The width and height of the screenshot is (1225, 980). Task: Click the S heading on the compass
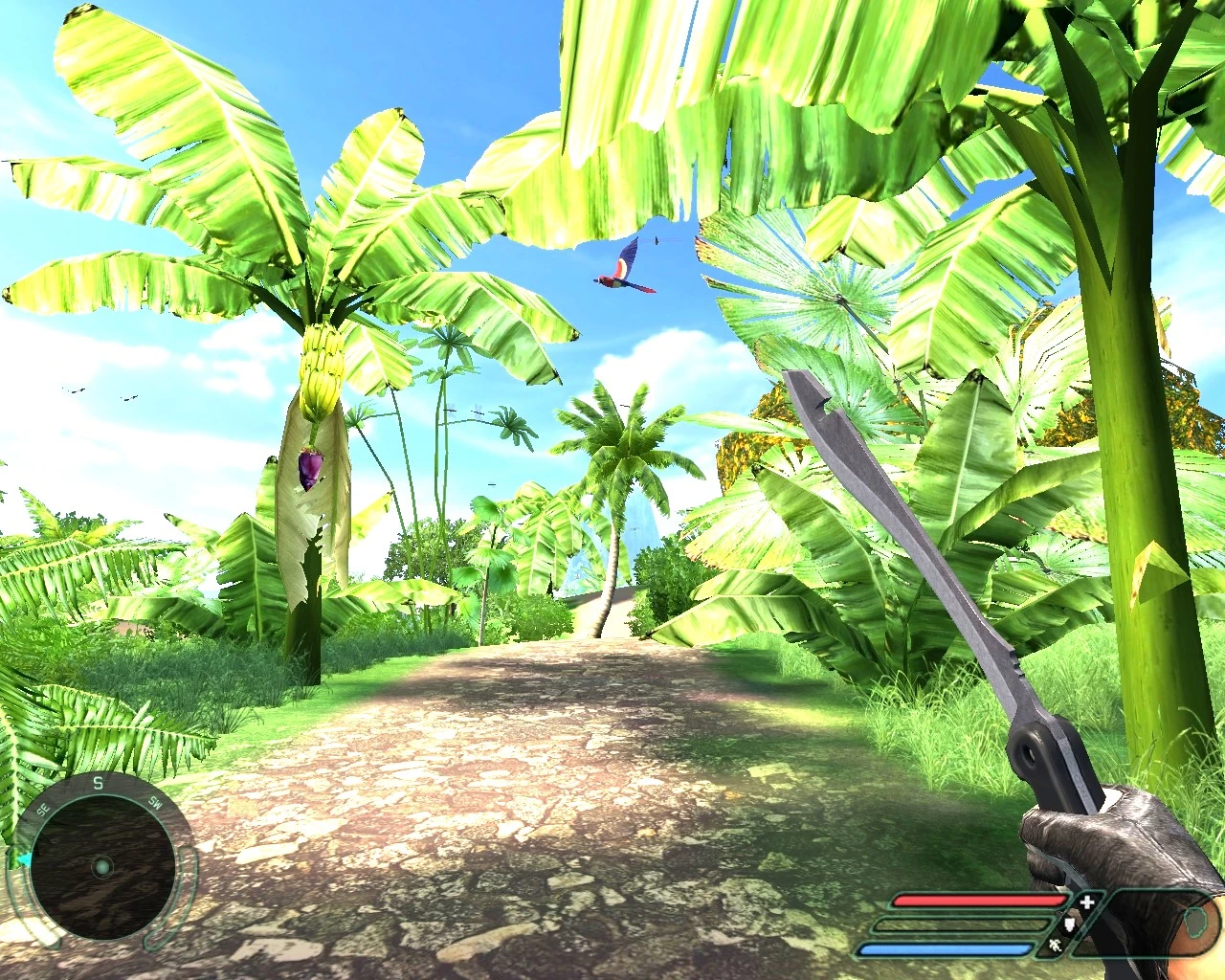(x=98, y=783)
